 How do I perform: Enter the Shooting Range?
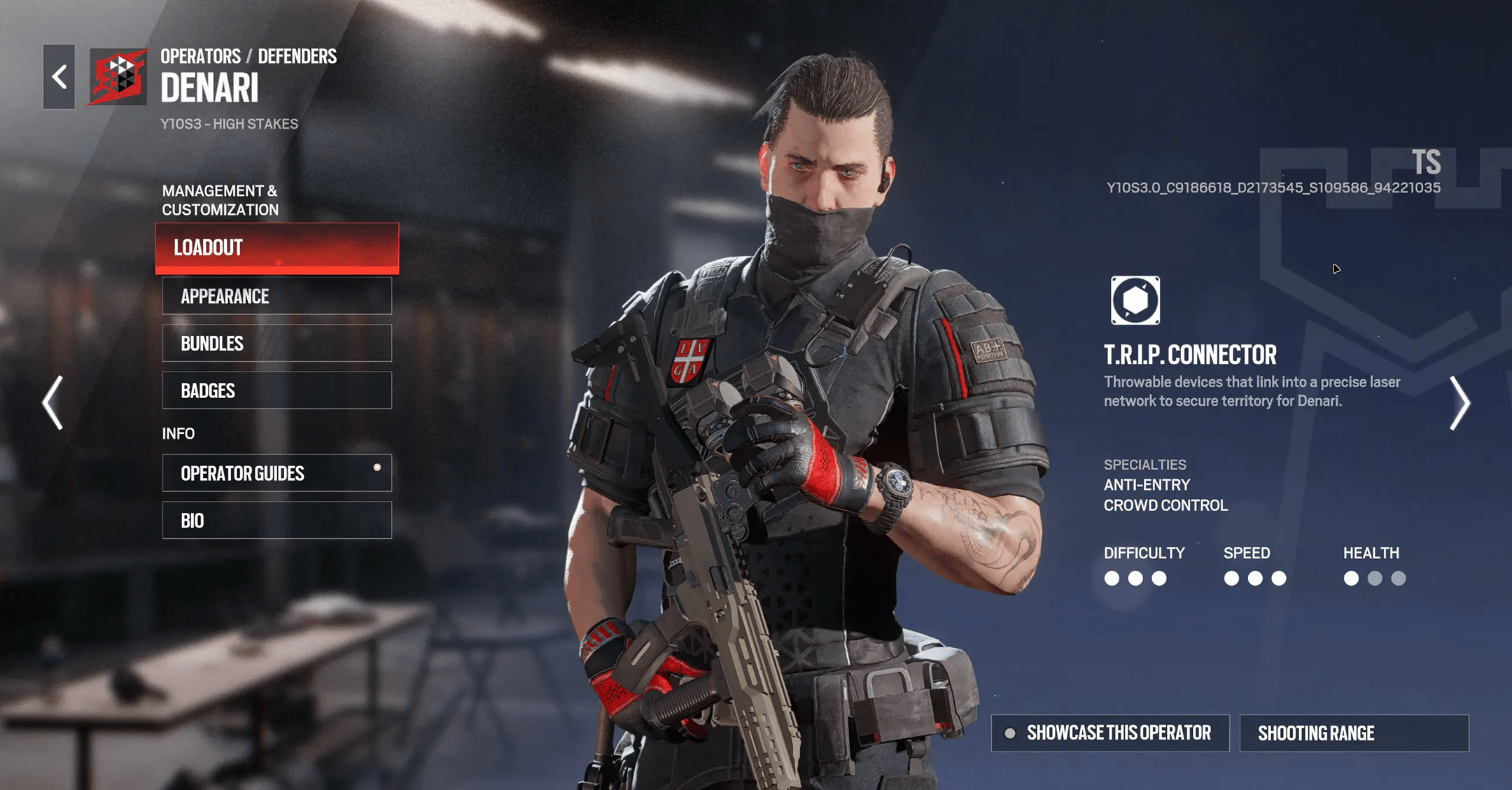(x=1354, y=733)
